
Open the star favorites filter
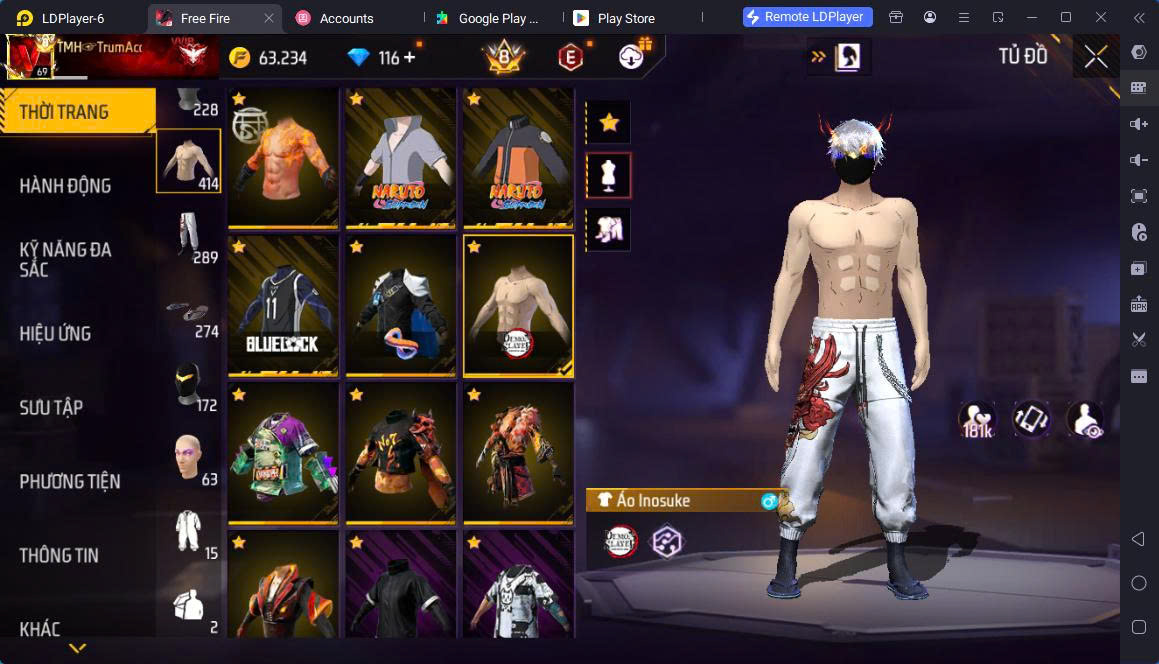click(x=608, y=123)
